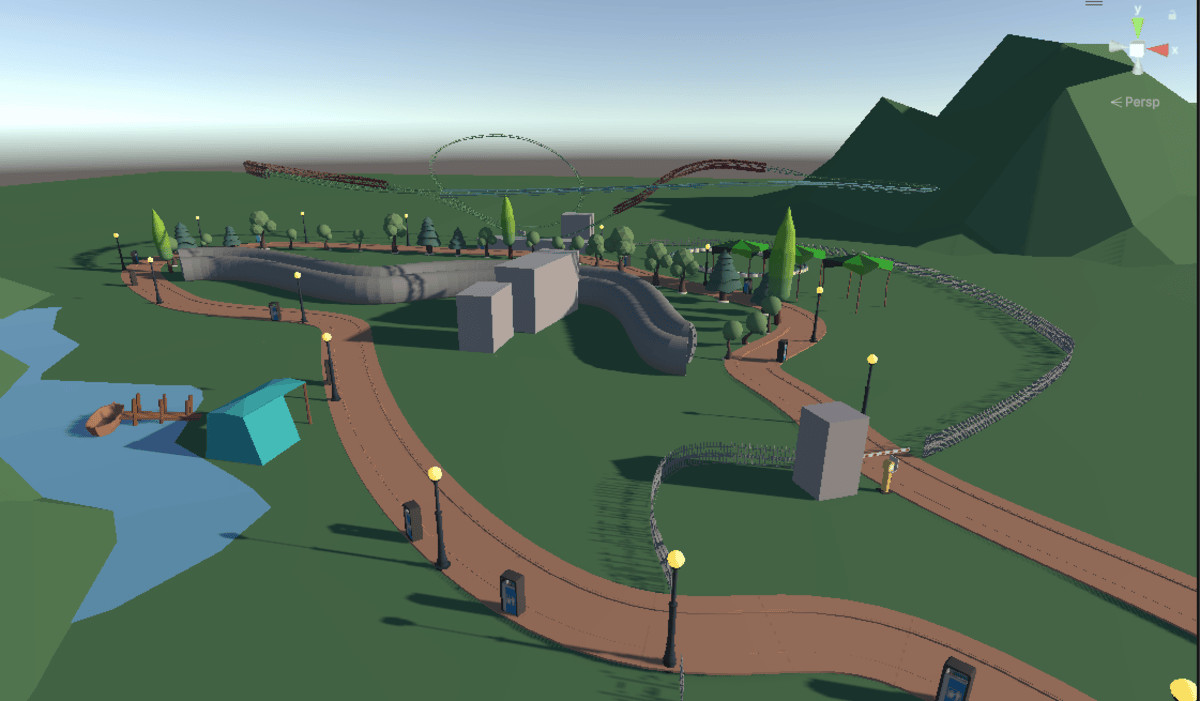Click the green Y axis cone on the gizmo

pyautogui.click(x=1137, y=25)
